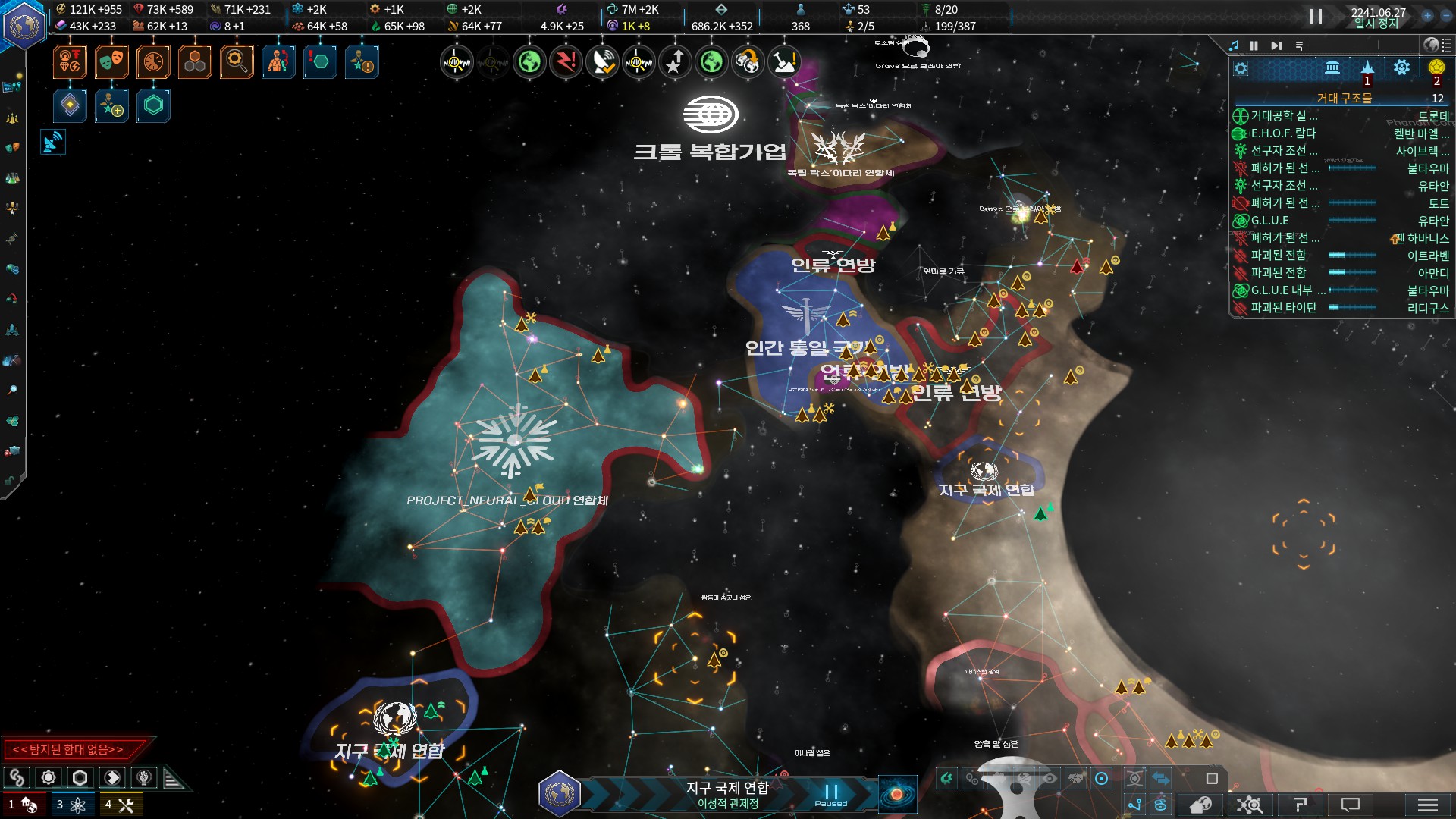The image size is (1456, 819).
Task: Toggle the handshake diplomacy map mode
Action: point(1074,779)
